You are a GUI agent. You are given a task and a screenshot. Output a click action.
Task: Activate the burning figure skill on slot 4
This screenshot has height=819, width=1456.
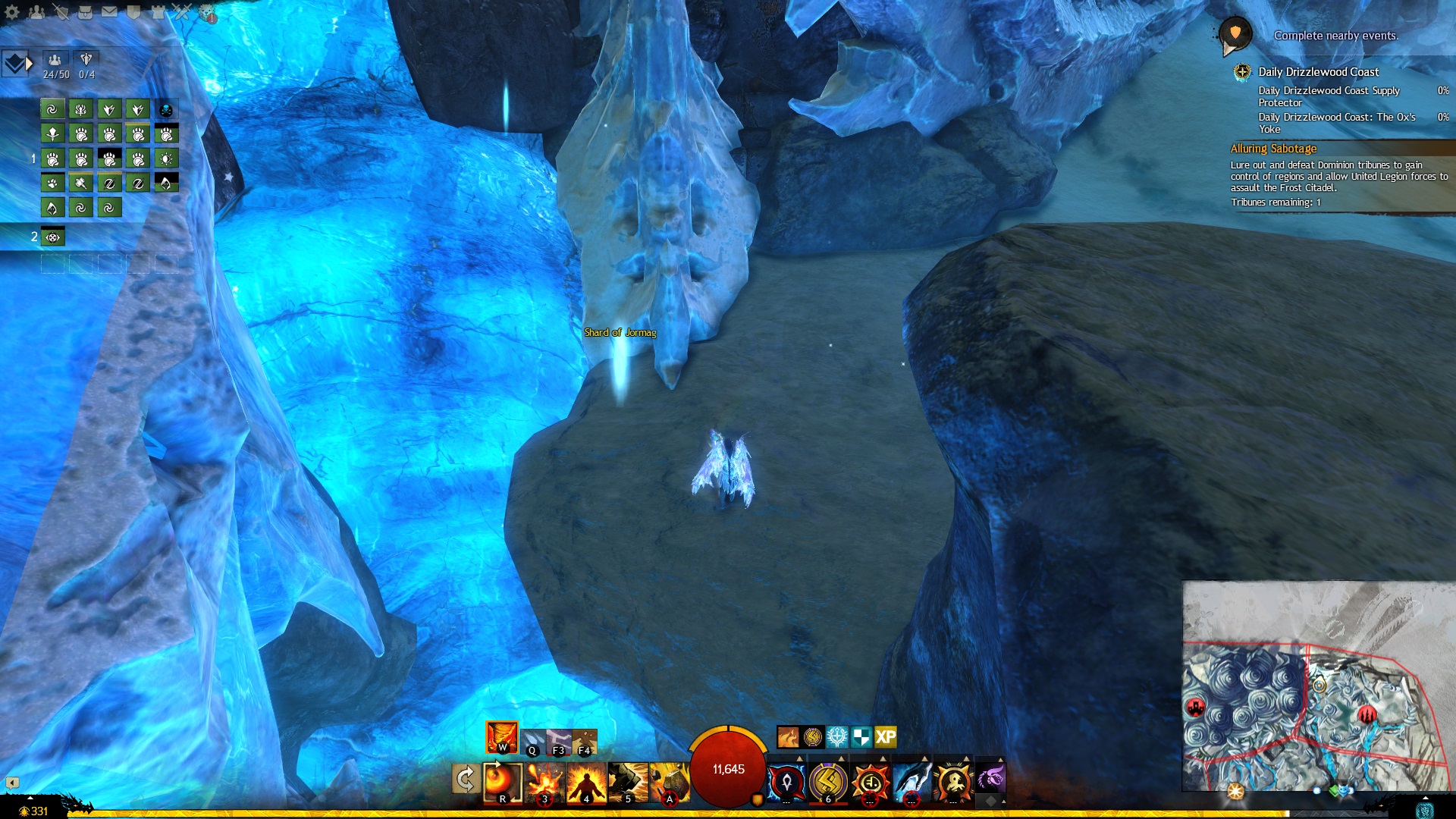click(x=586, y=782)
